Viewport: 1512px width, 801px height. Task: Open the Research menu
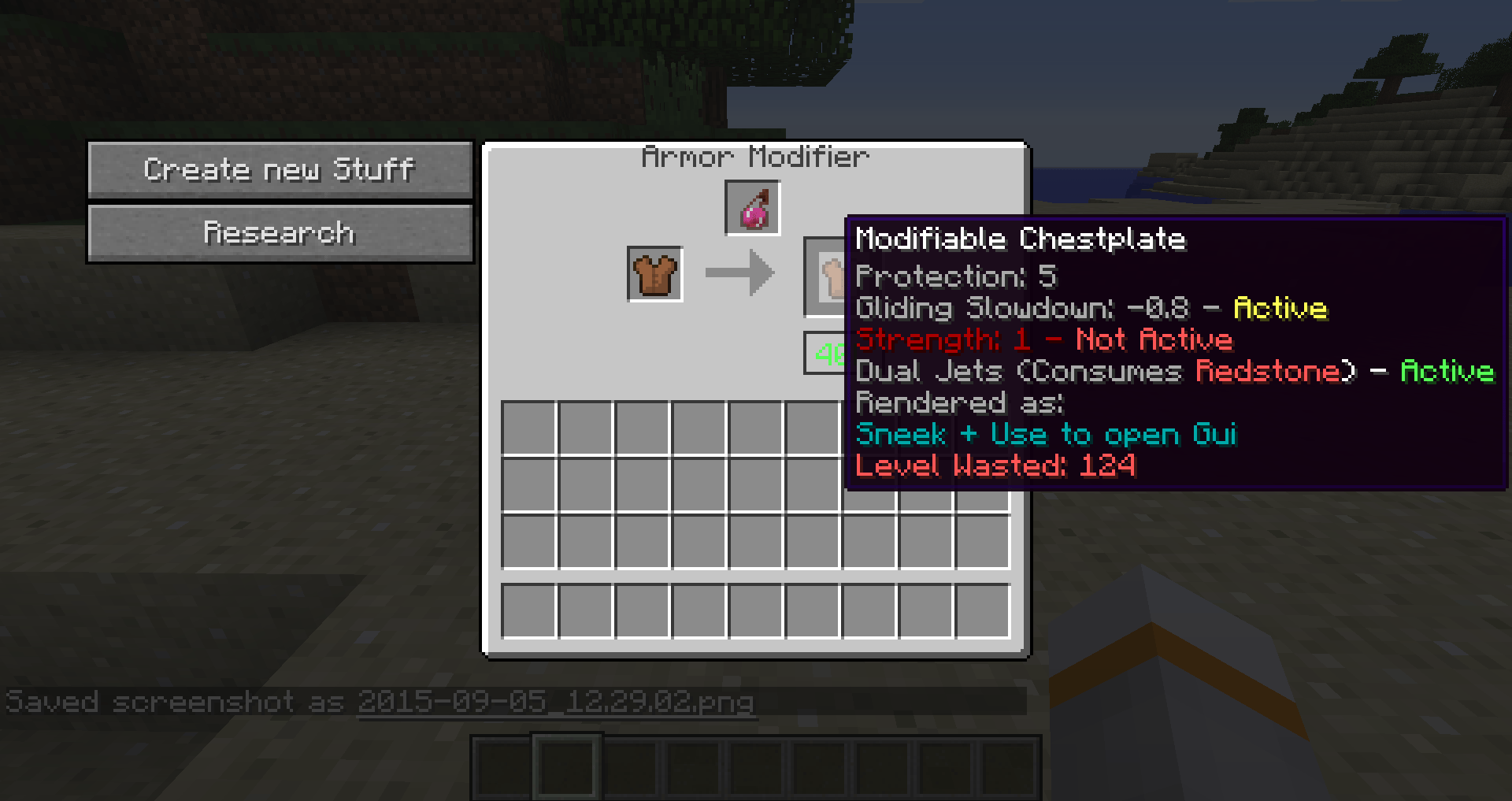[280, 232]
